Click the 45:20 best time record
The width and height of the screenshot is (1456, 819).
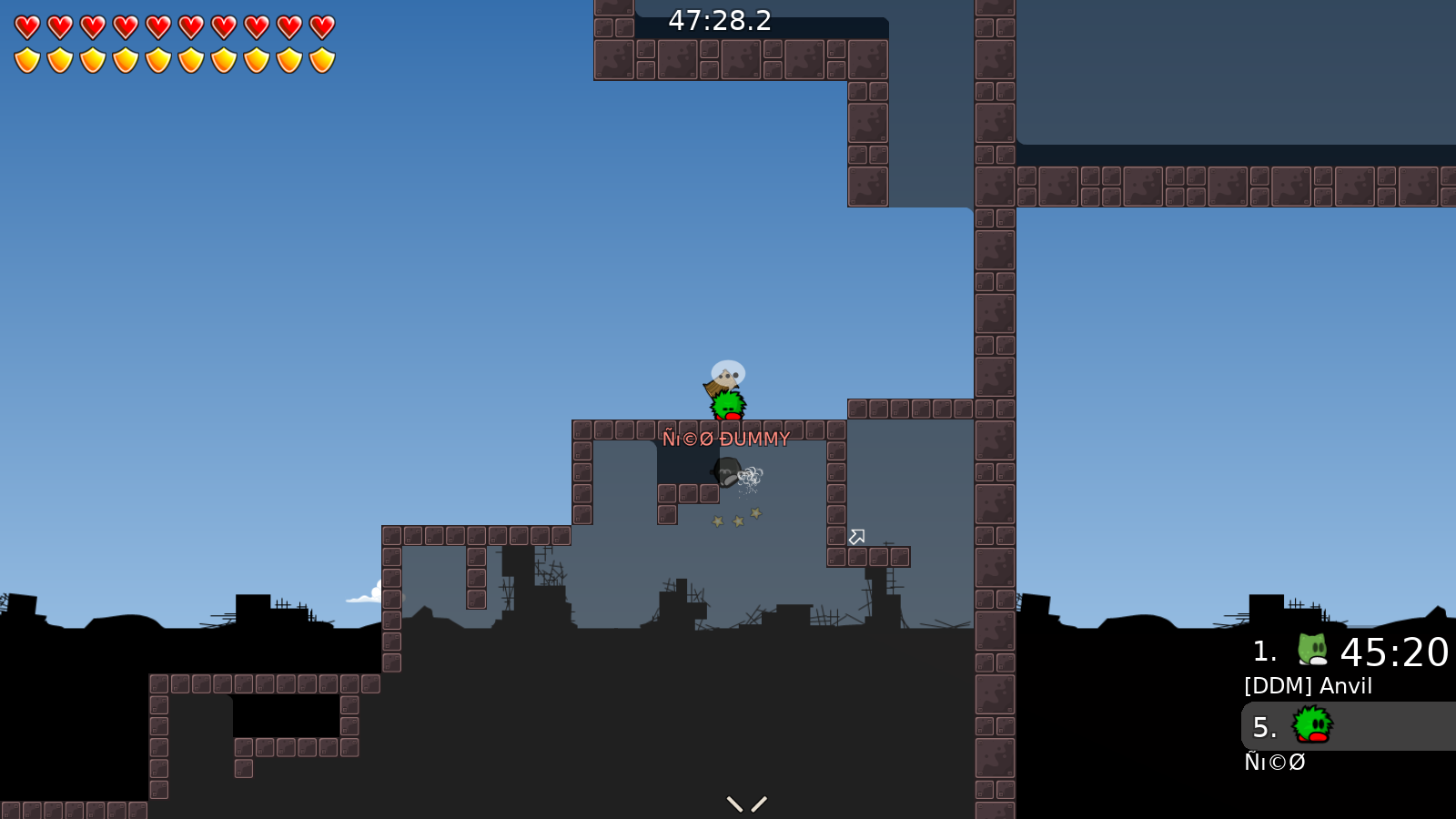tap(1394, 652)
